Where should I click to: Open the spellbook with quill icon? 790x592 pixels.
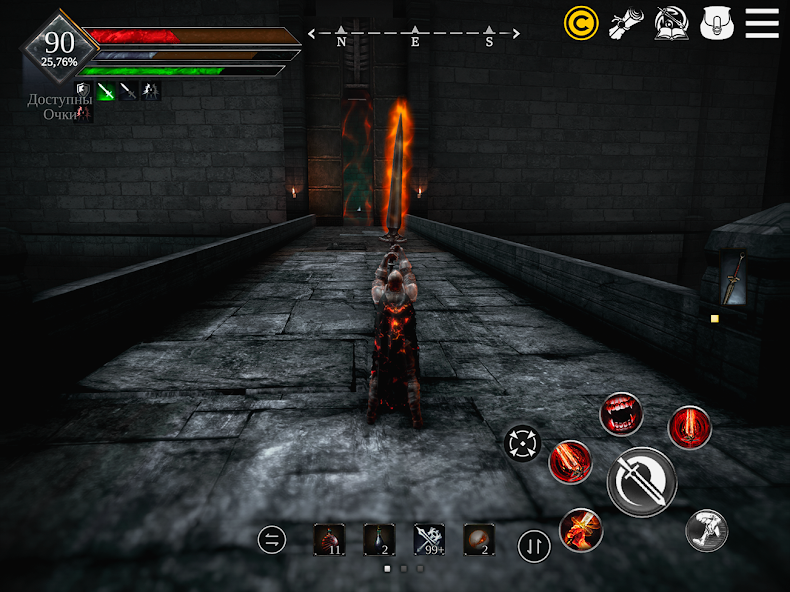point(671,22)
